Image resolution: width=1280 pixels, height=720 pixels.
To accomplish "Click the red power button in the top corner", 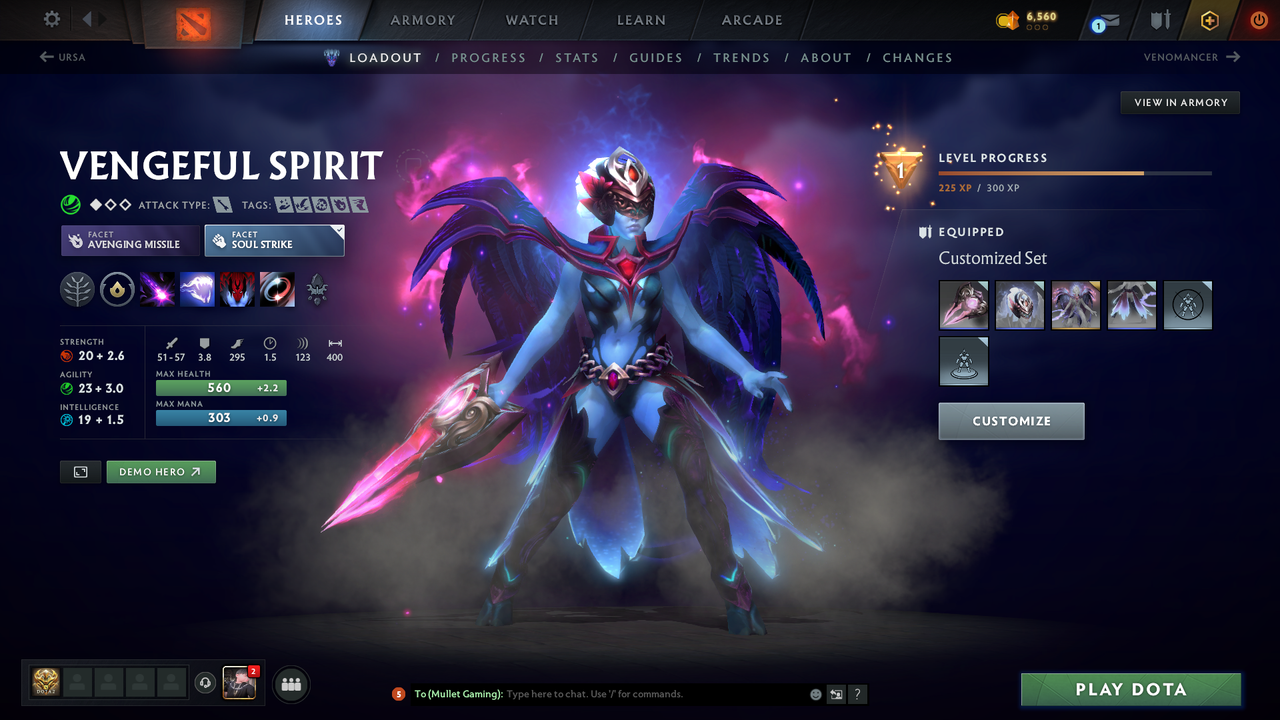I will point(1259,20).
